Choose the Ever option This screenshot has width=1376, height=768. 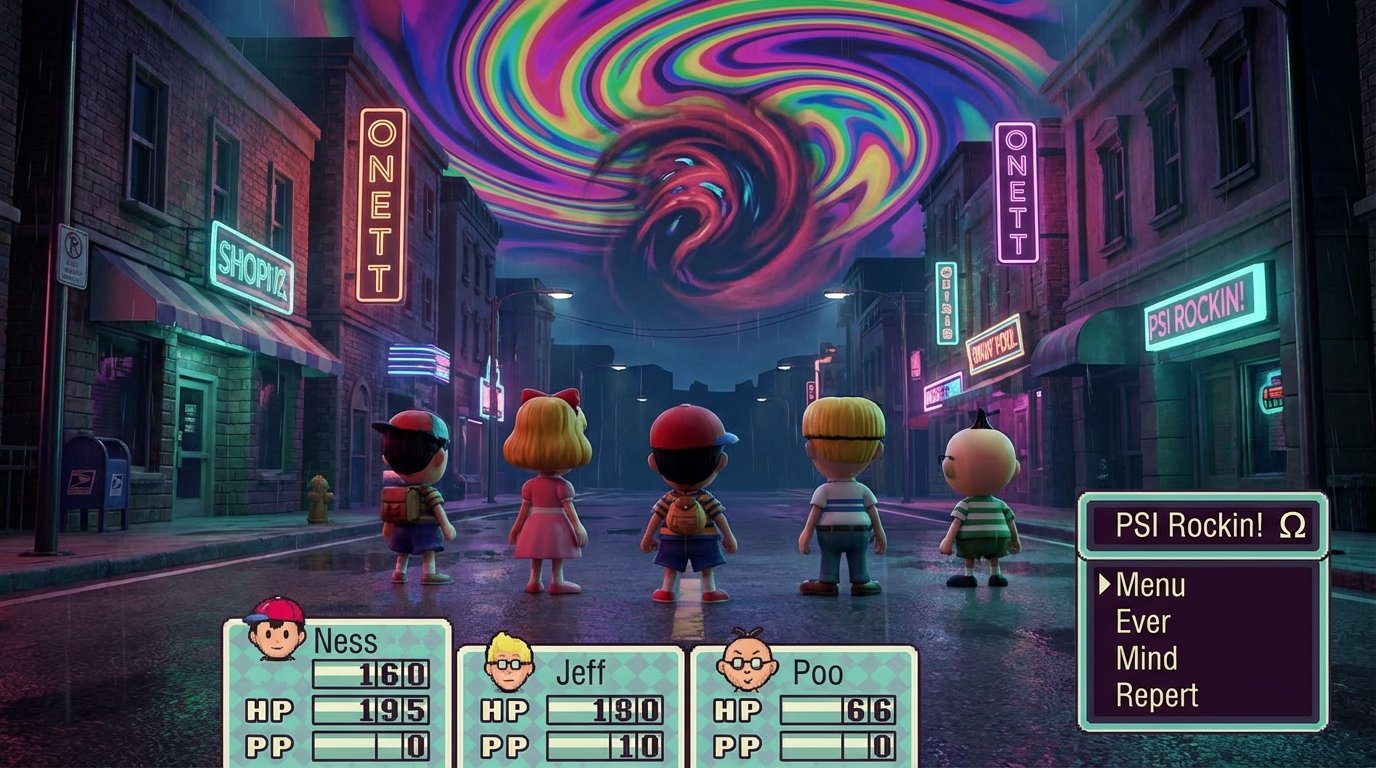pos(1144,622)
